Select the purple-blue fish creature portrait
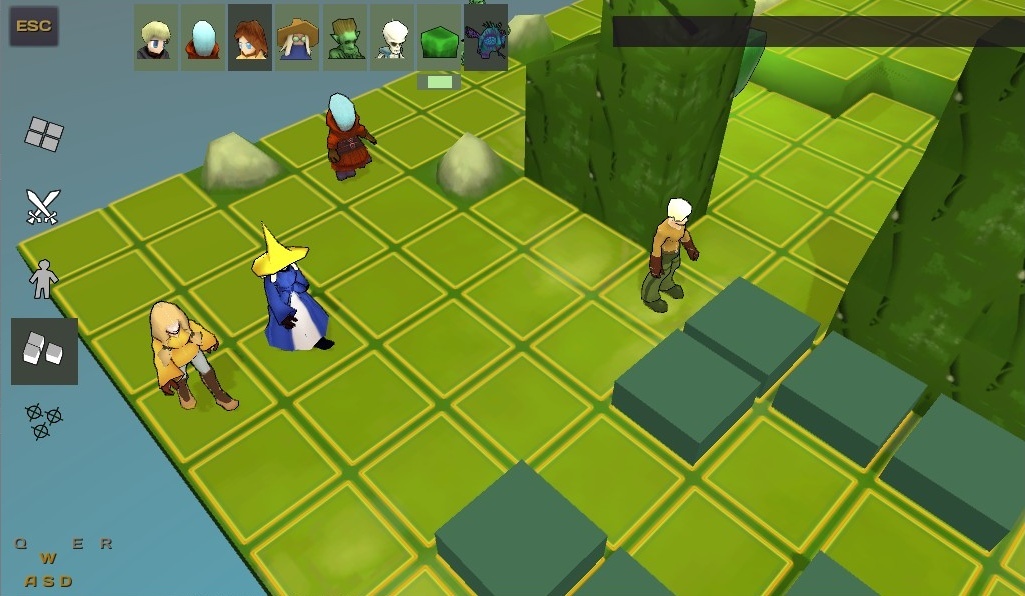The width and height of the screenshot is (1025, 596). pyautogui.click(x=487, y=38)
